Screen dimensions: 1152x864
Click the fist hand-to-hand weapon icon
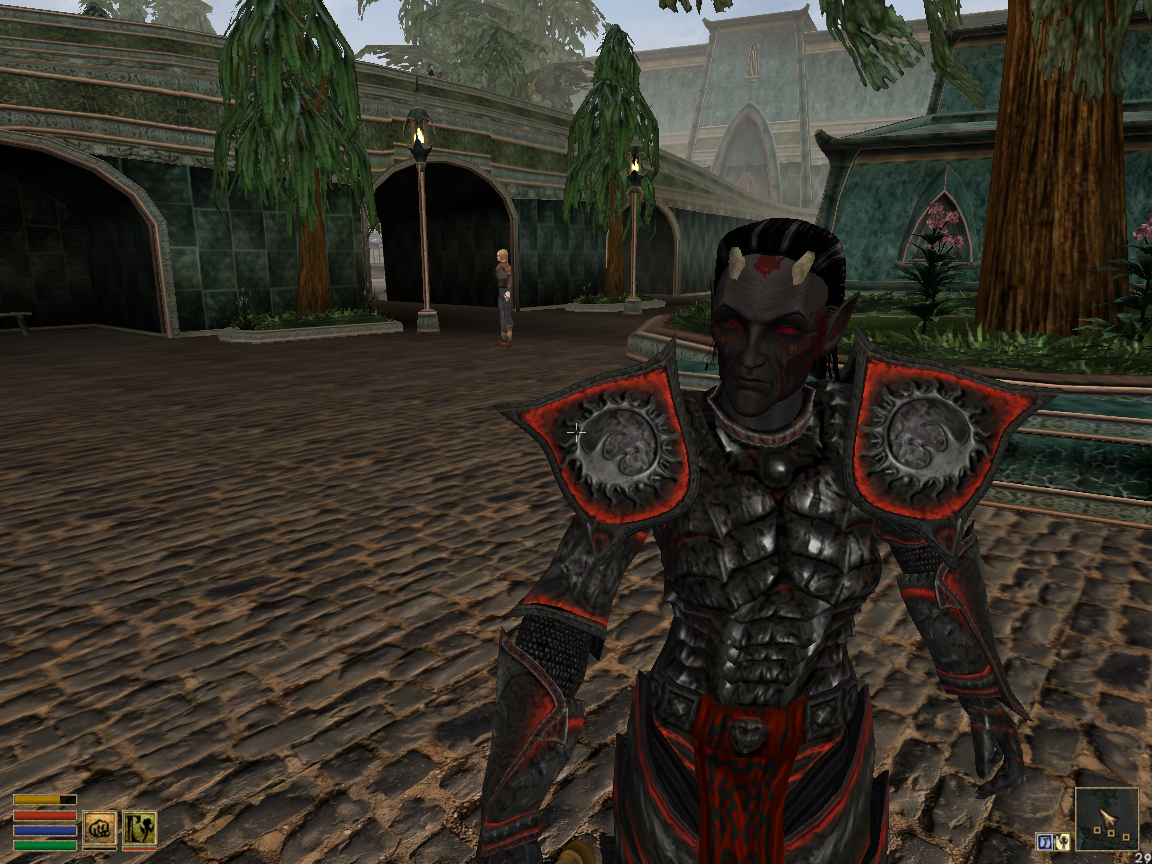[100, 827]
